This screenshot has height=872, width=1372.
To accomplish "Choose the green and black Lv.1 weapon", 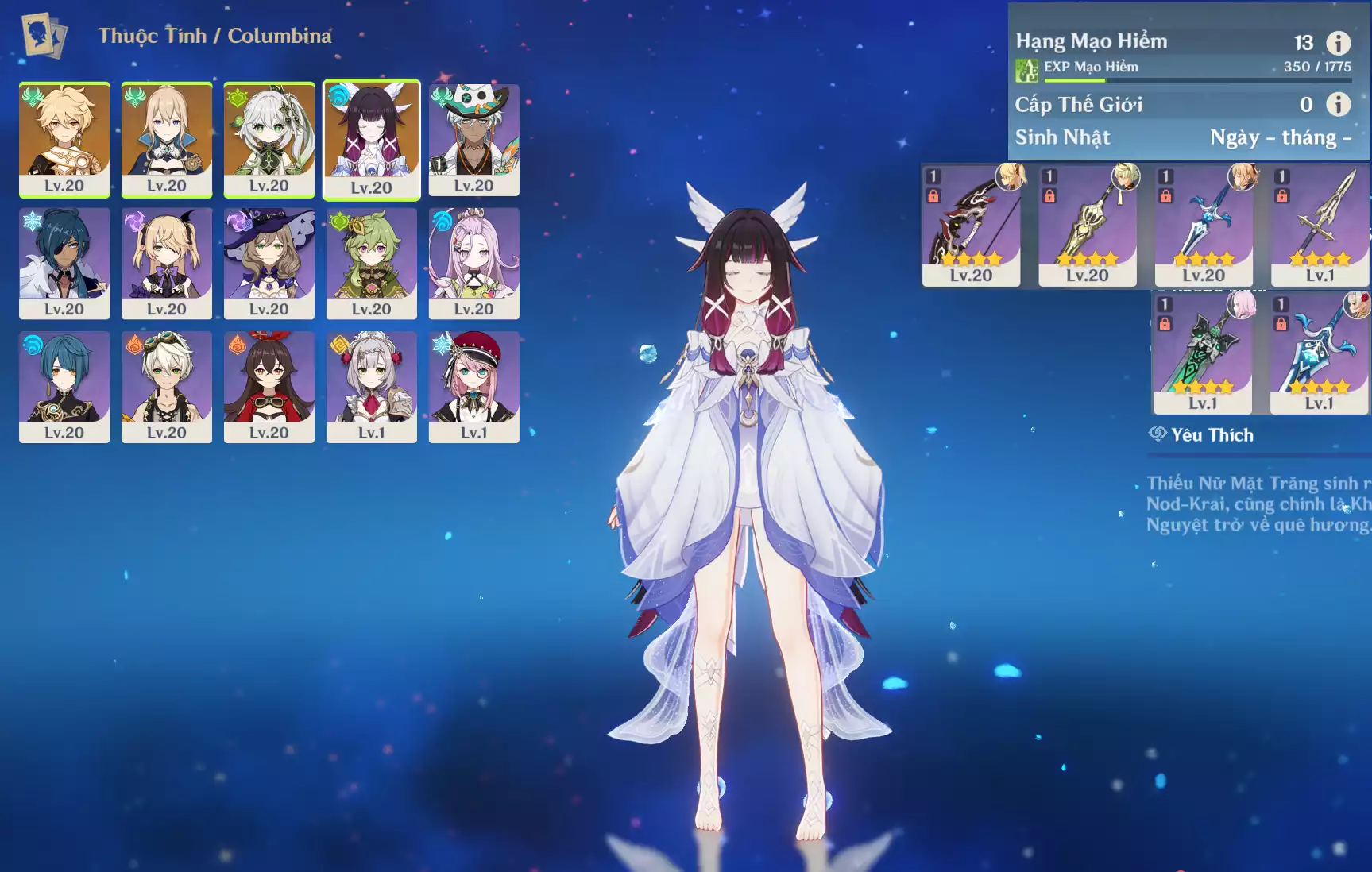I will pyautogui.click(x=1202, y=353).
